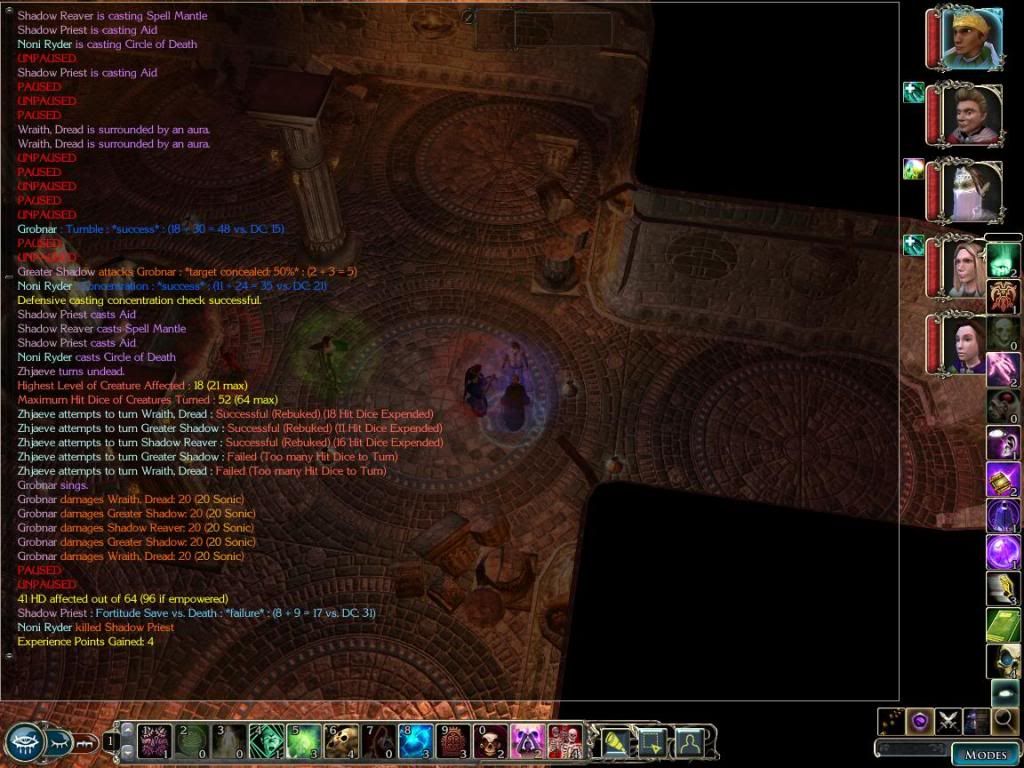Use the green spellbook quickslot
This screenshot has height=768, width=1024.
[1004, 624]
